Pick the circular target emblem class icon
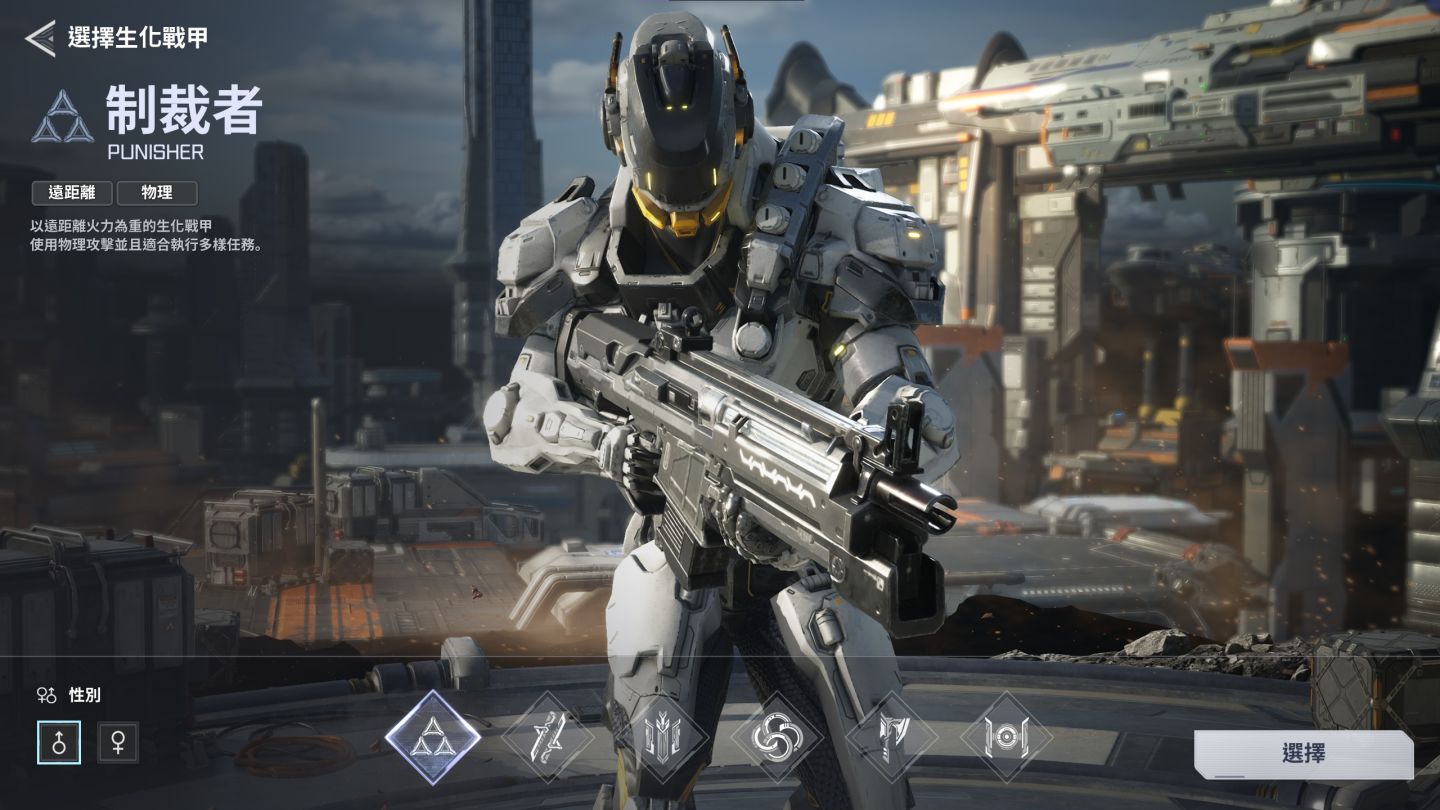 pos(1007,739)
